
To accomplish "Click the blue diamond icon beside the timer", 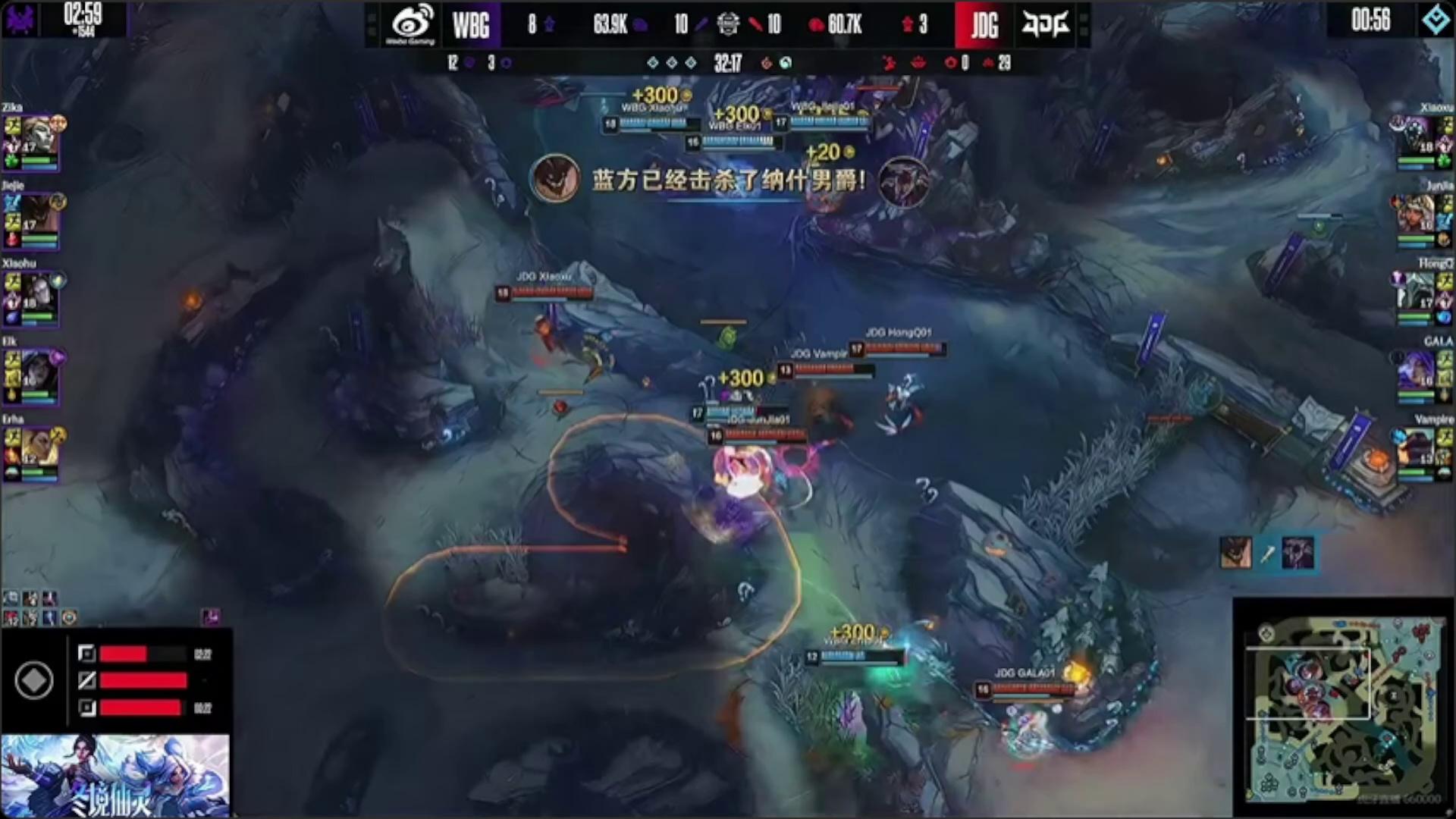I will 1435,20.
